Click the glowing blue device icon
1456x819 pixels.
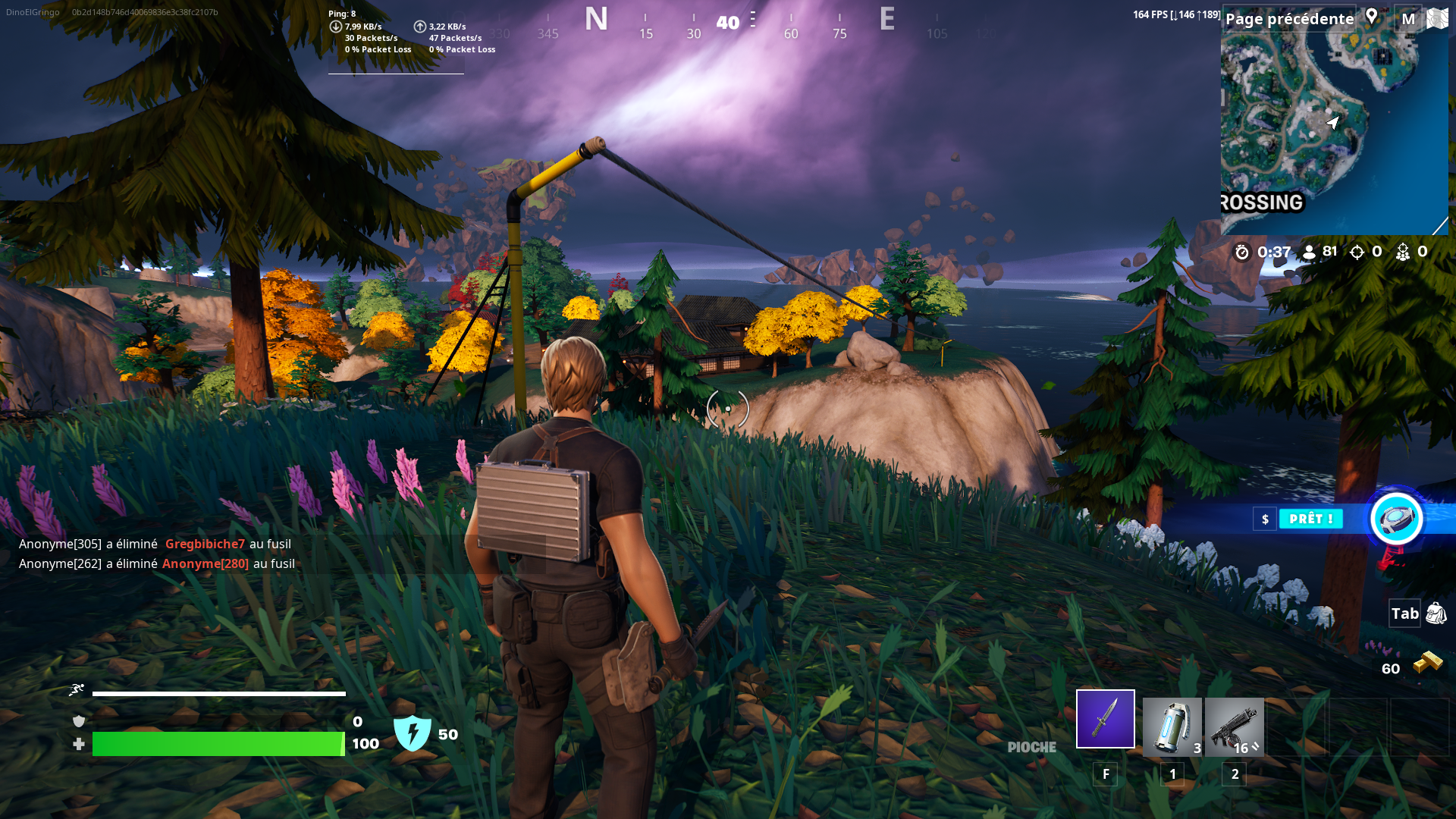(x=1396, y=519)
